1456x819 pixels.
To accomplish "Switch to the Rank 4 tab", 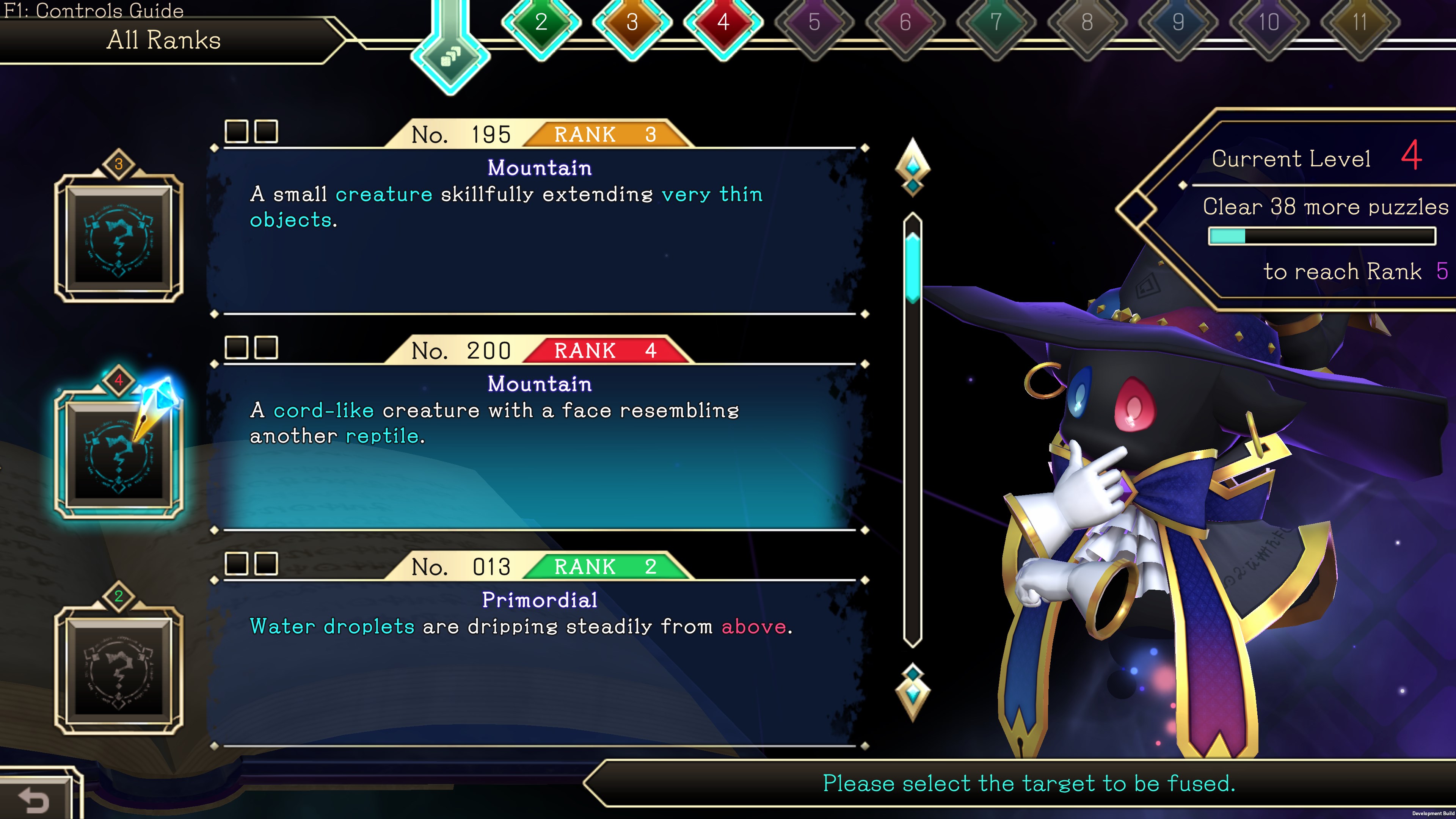I will [x=723, y=23].
